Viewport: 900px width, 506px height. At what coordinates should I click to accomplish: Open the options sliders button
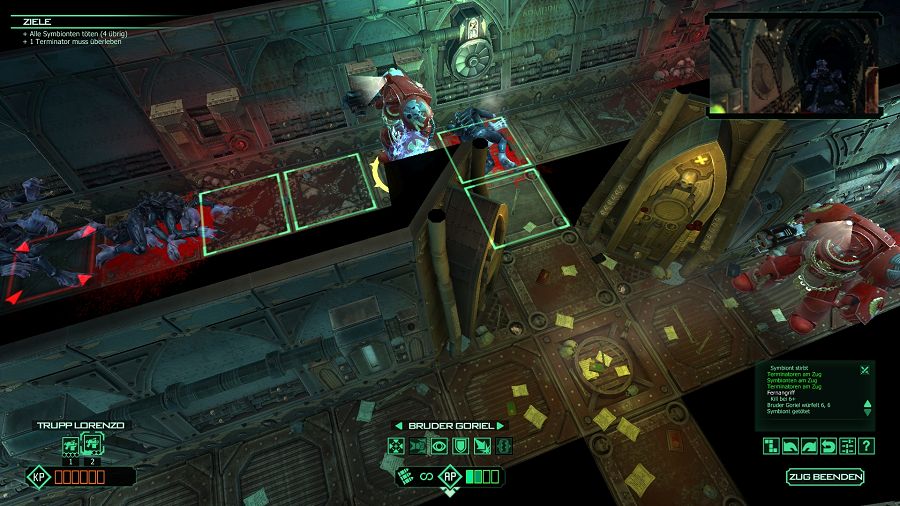click(x=848, y=446)
